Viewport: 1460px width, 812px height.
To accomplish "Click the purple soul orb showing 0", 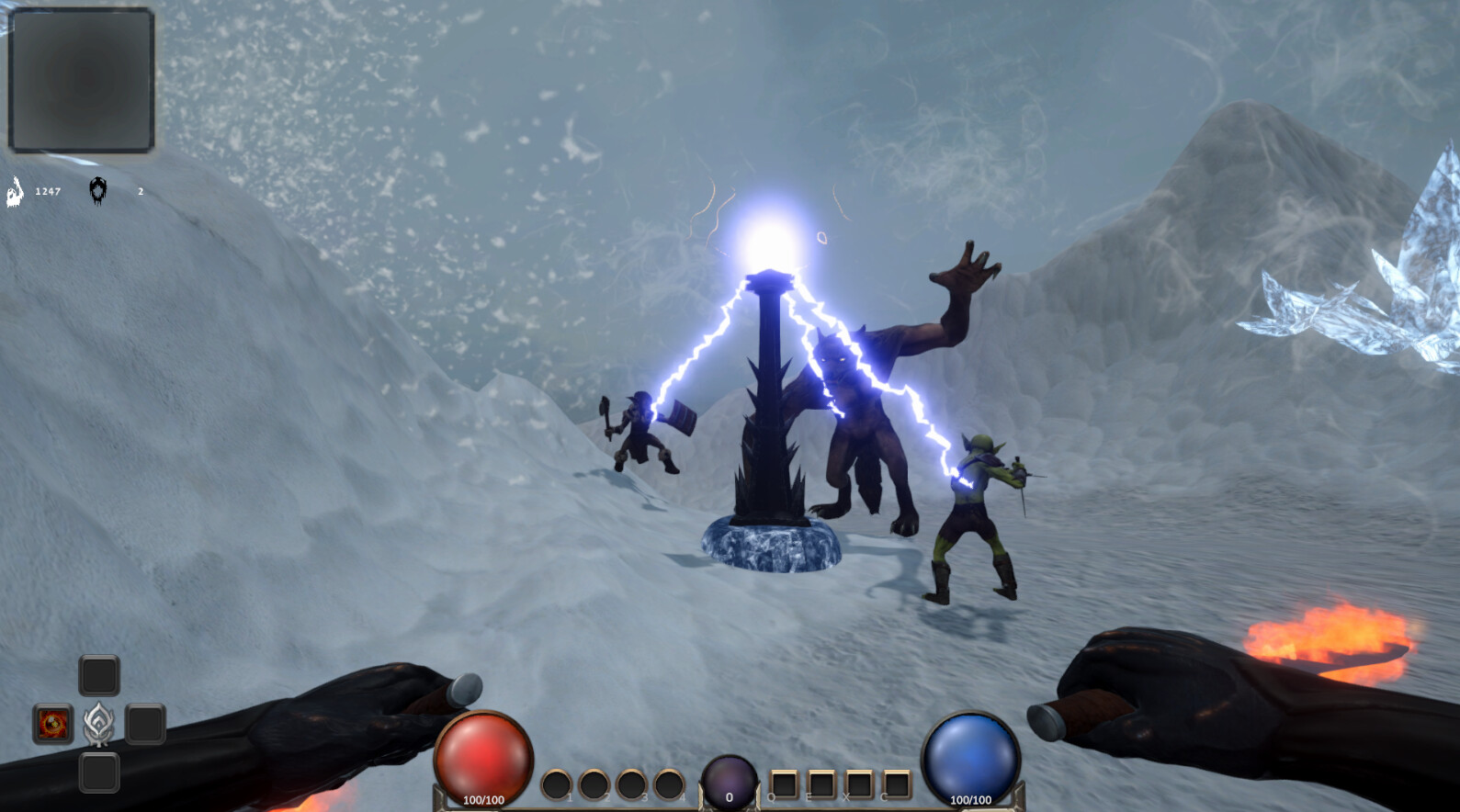I will [729, 778].
